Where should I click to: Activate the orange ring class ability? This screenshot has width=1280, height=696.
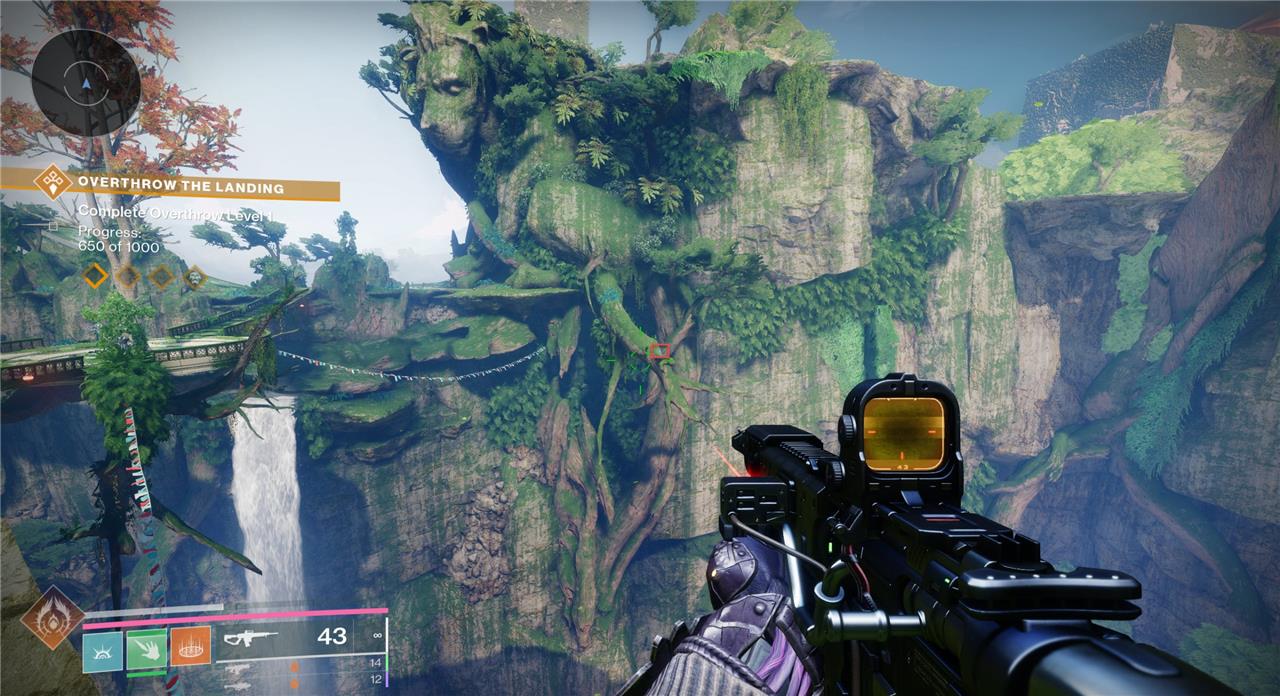[189, 648]
